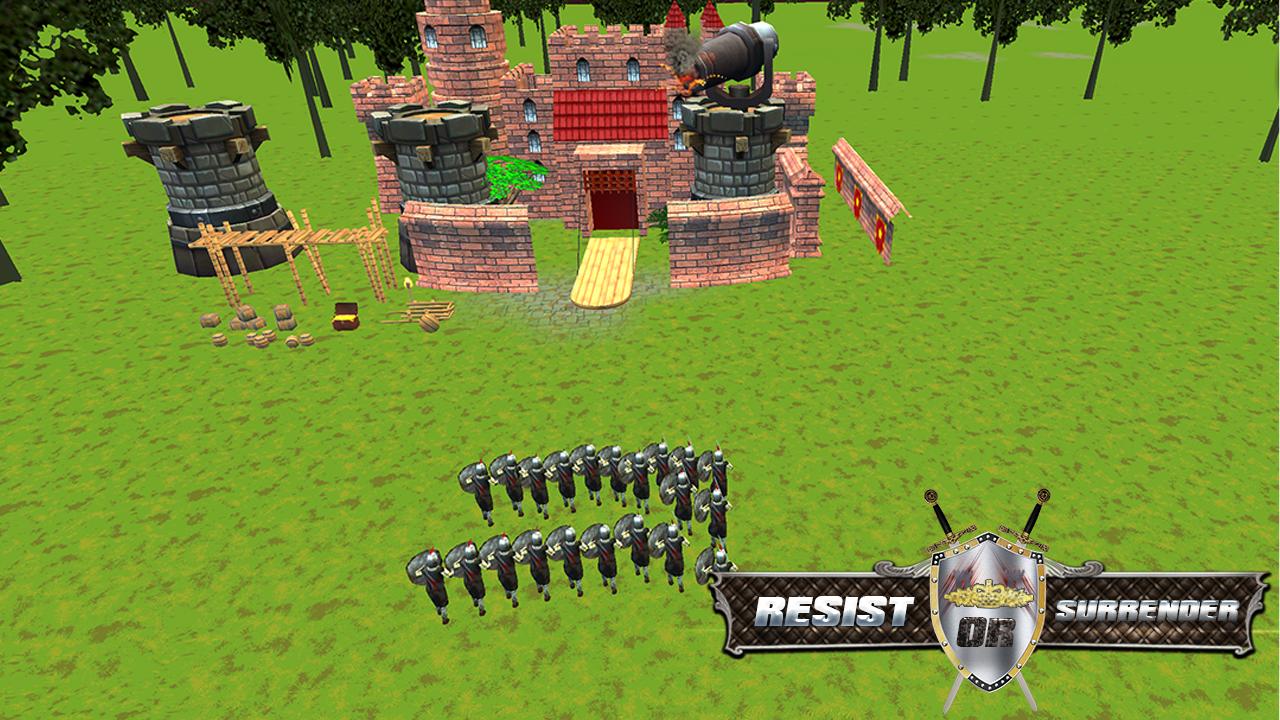Click the lit torch near the catapult

(x=408, y=285)
